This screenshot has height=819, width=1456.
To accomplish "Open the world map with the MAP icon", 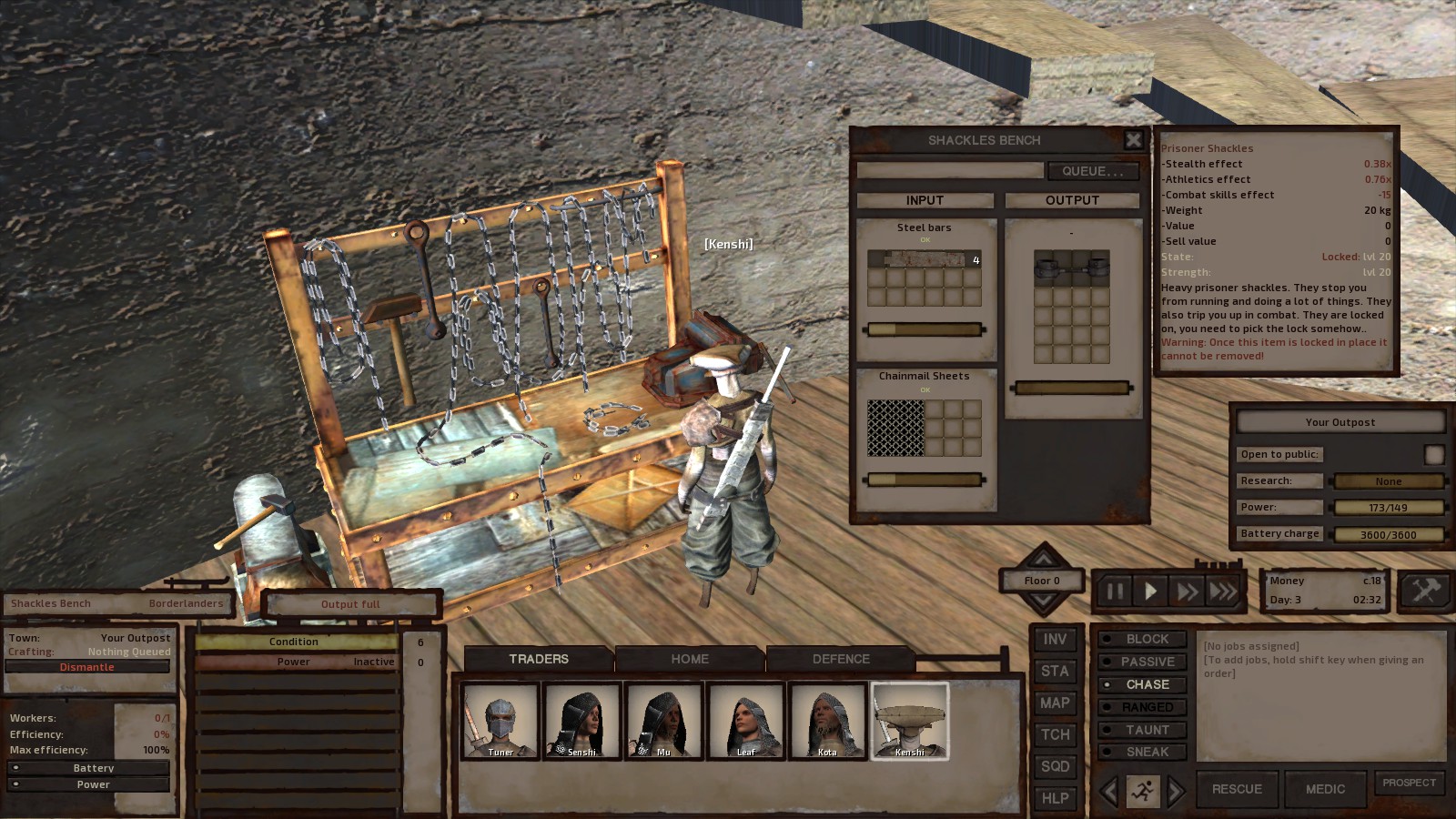I will pyautogui.click(x=1056, y=703).
